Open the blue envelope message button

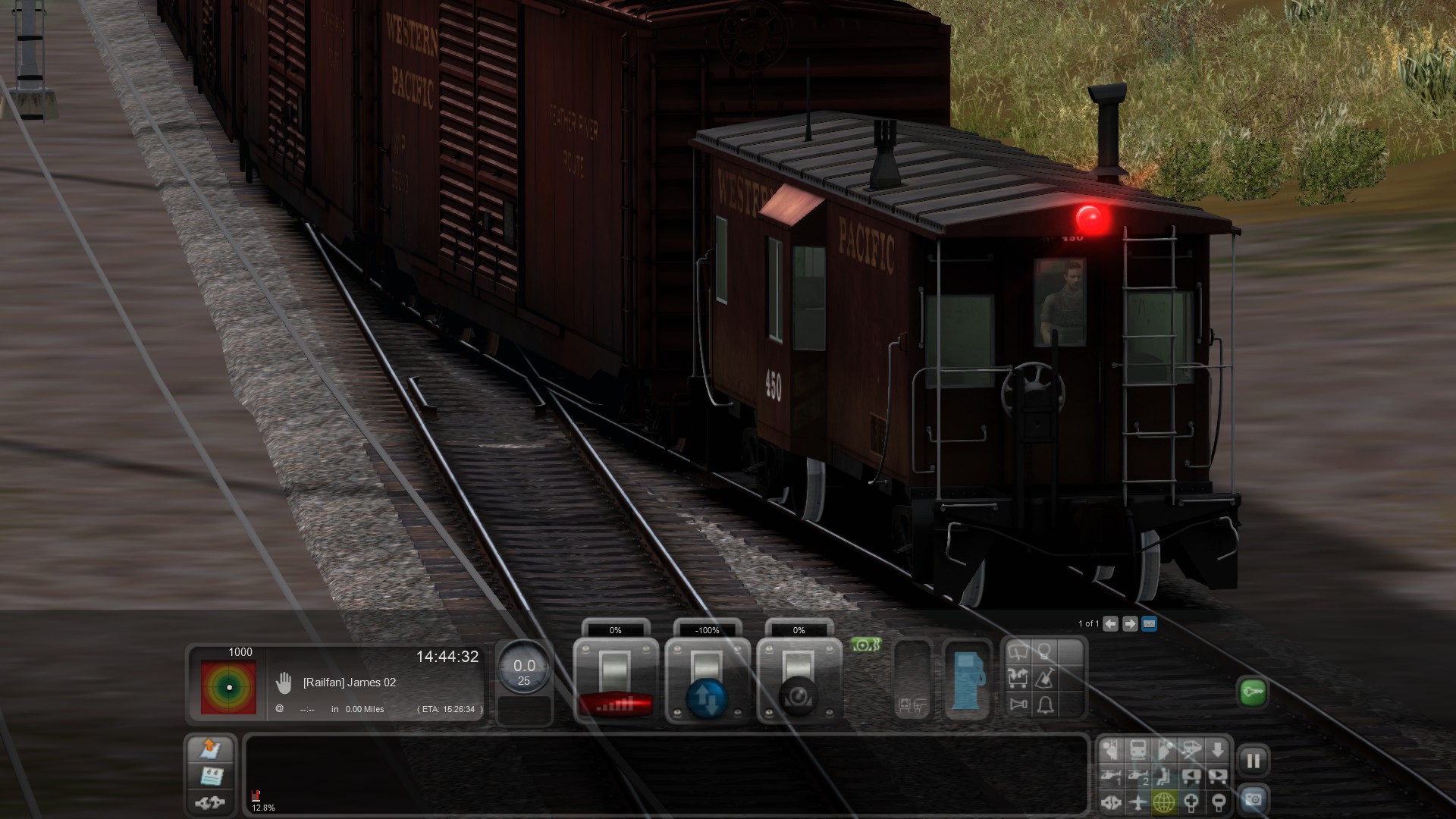point(1150,623)
